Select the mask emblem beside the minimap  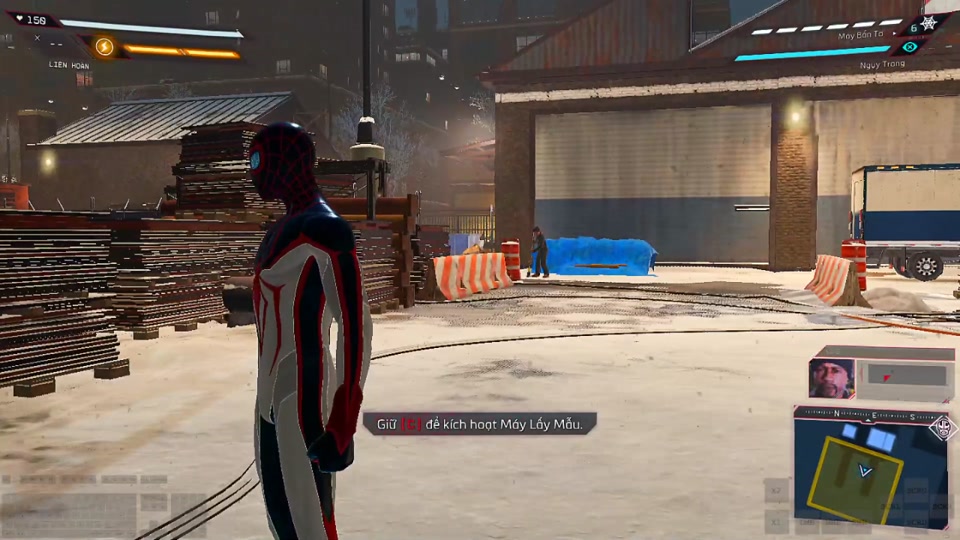pyautogui.click(x=941, y=428)
